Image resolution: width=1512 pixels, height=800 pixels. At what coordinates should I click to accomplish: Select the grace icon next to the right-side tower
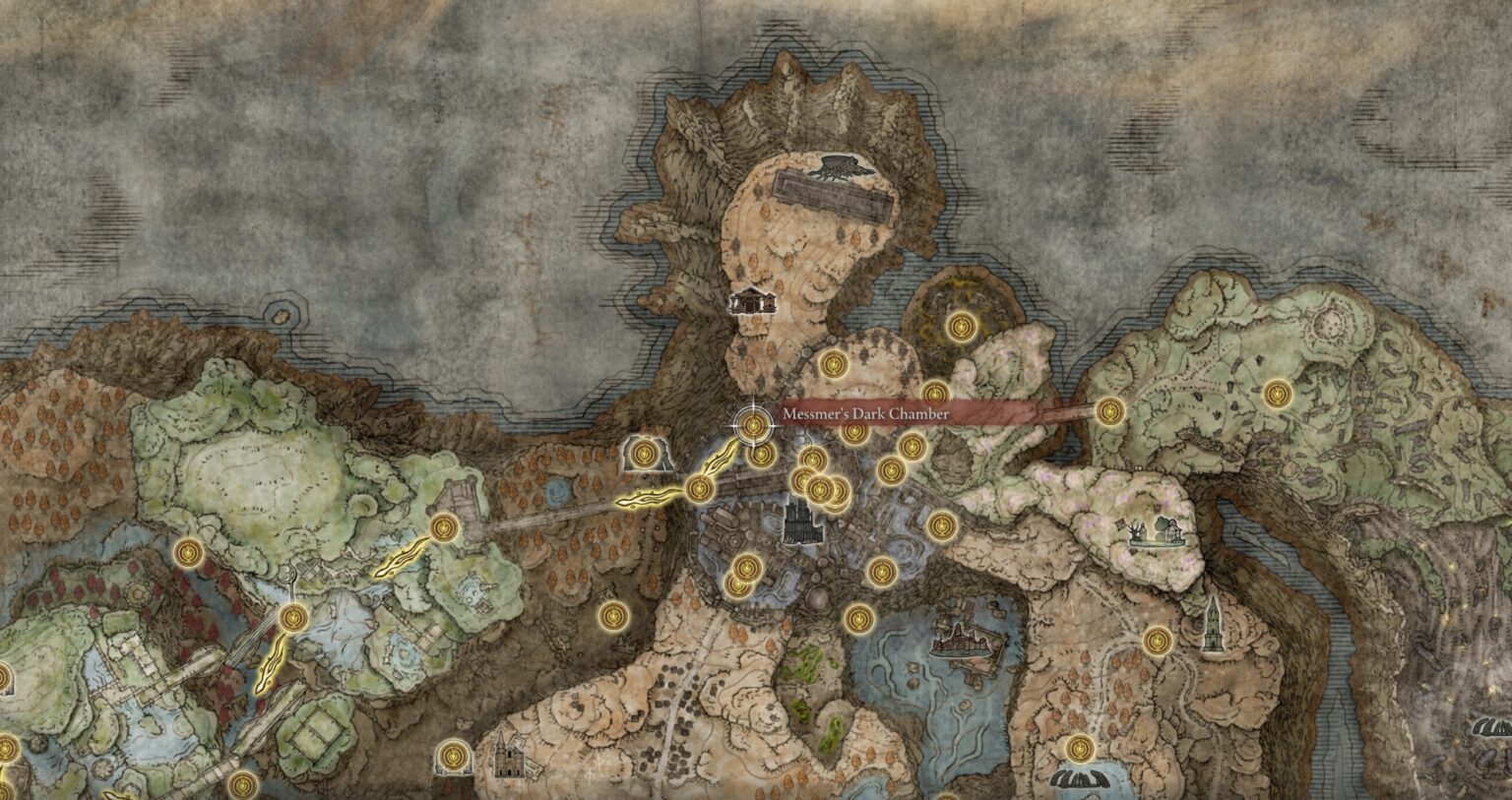(x=1157, y=641)
